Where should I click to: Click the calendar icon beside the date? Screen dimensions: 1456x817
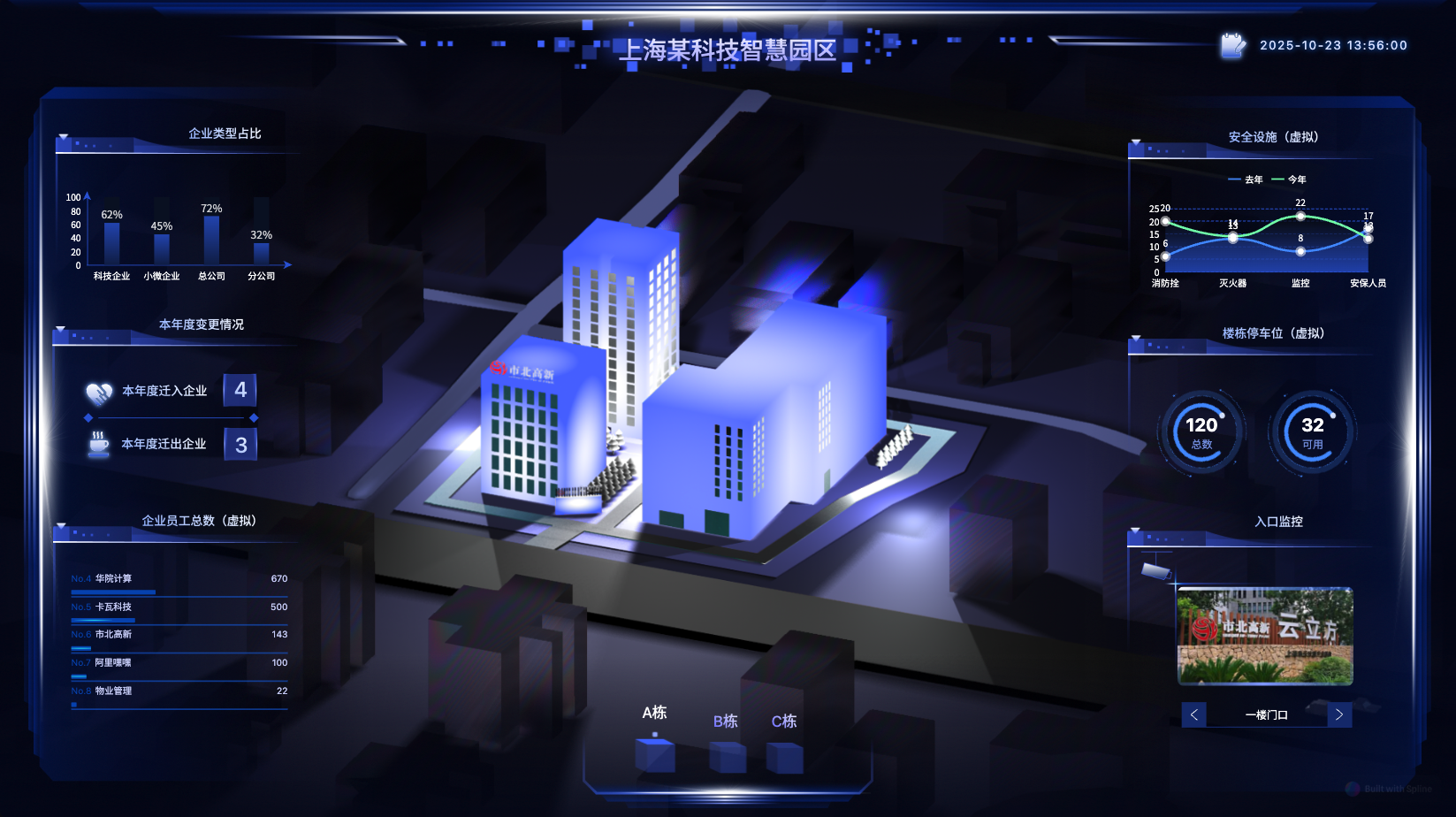[x=1232, y=45]
